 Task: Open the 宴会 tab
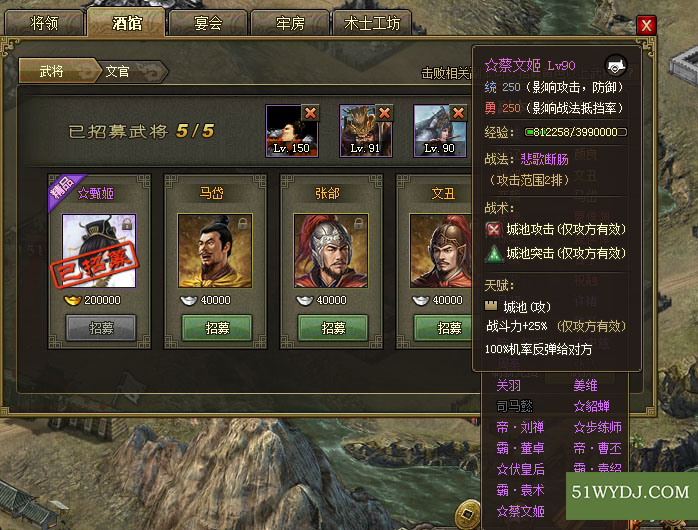(x=208, y=23)
